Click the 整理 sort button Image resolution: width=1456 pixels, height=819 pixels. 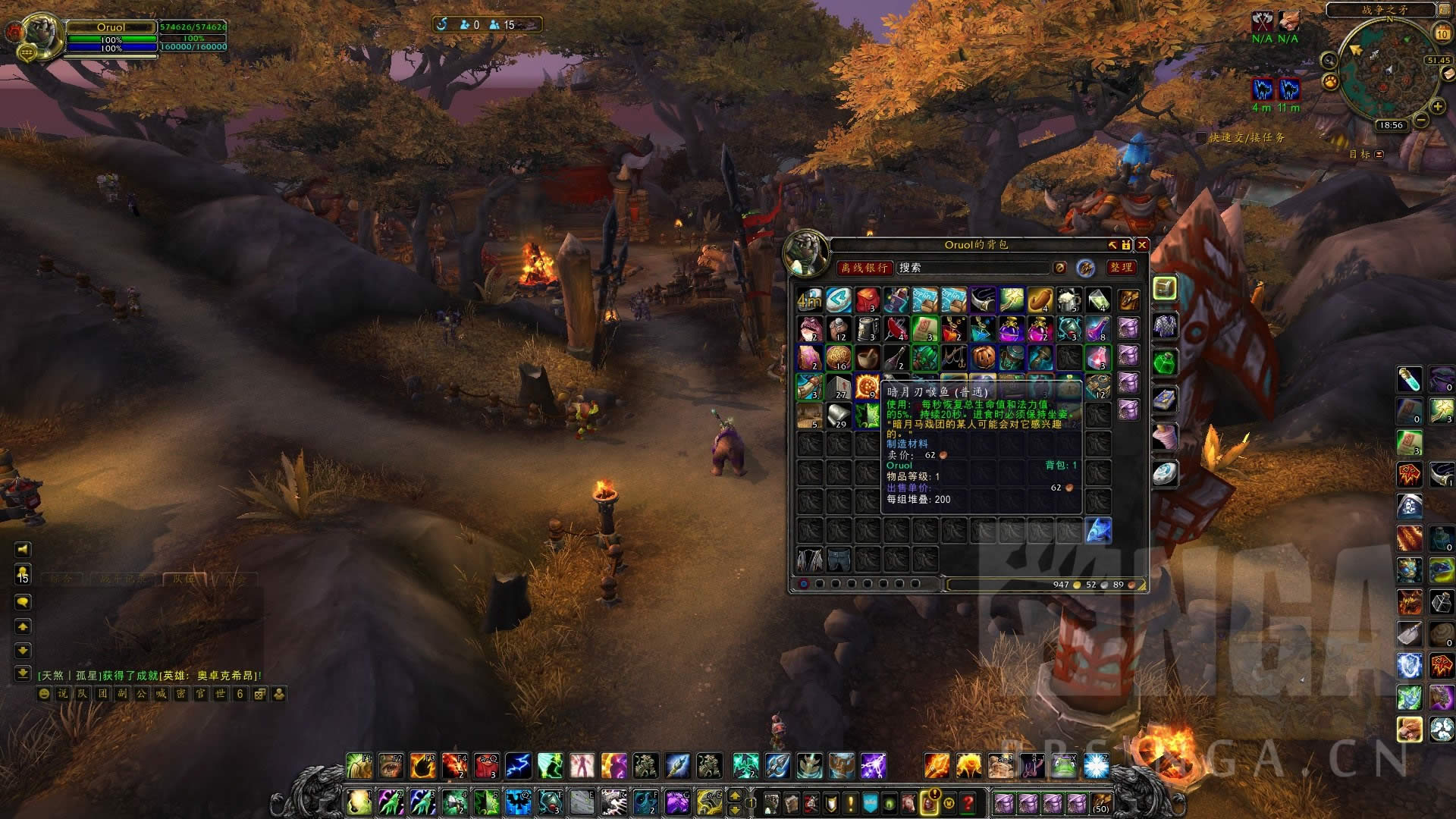pyautogui.click(x=1121, y=268)
